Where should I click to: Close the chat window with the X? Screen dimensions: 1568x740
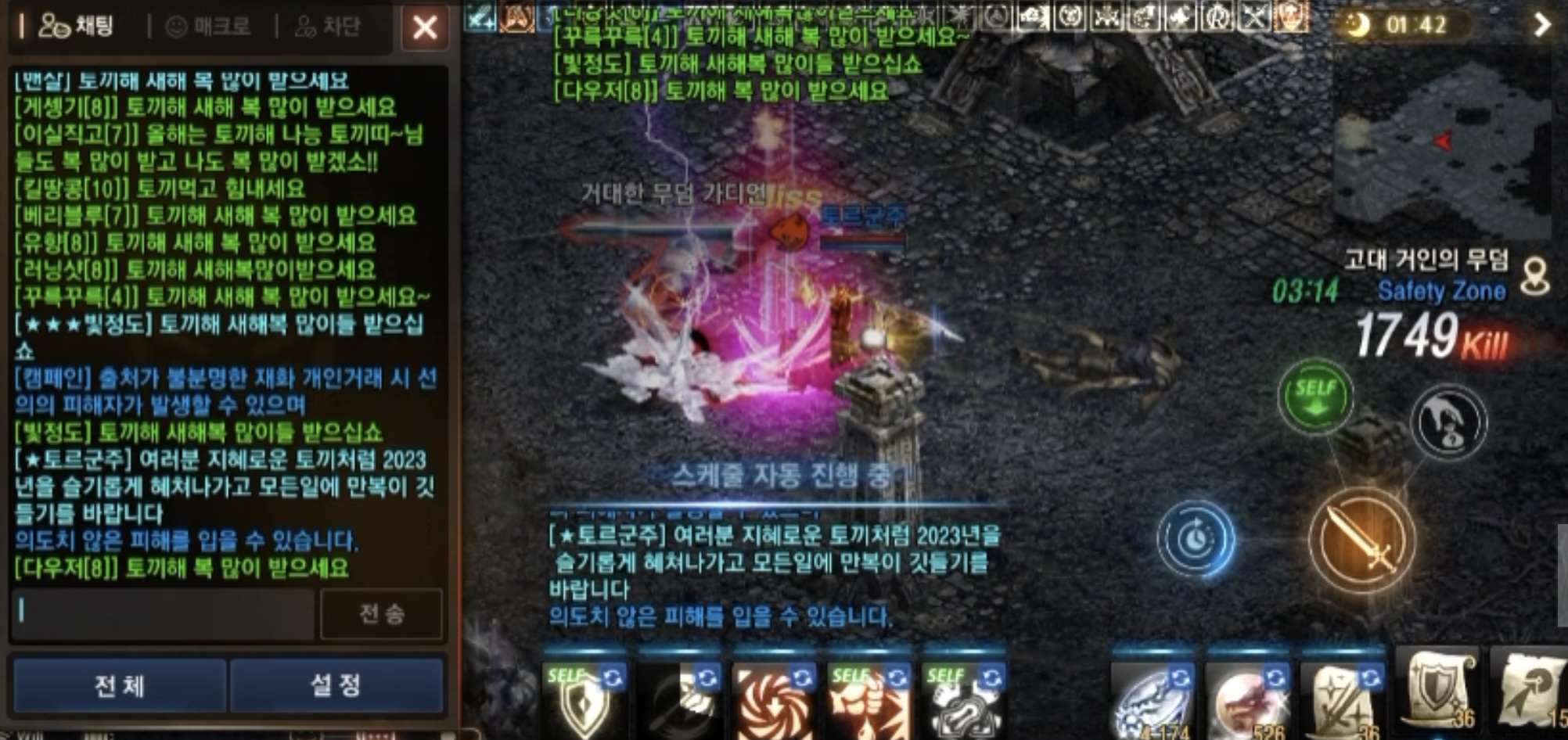point(424,27)
